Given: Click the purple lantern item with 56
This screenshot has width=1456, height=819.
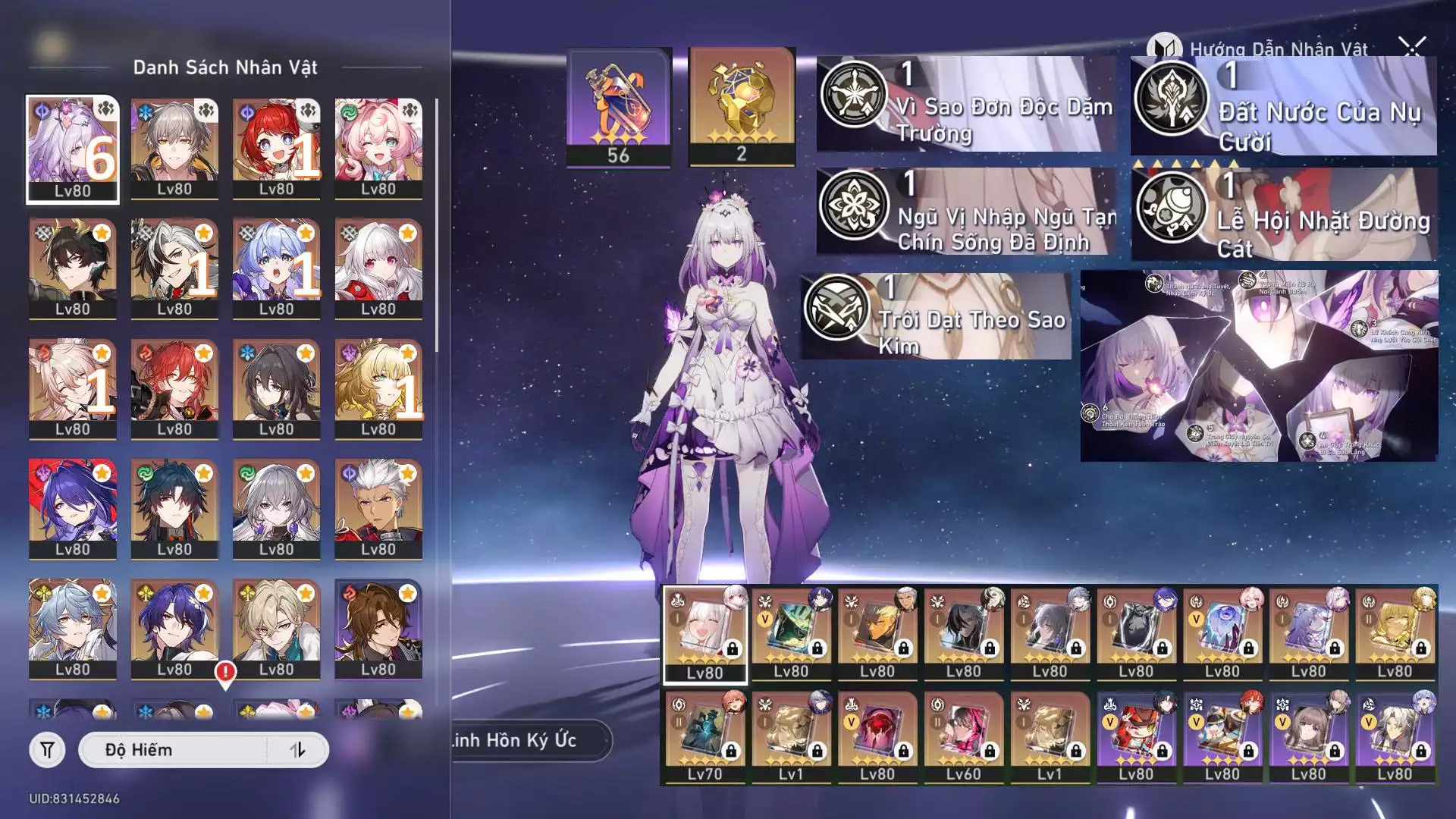Looking at the screenshot, I should [618, 108].
